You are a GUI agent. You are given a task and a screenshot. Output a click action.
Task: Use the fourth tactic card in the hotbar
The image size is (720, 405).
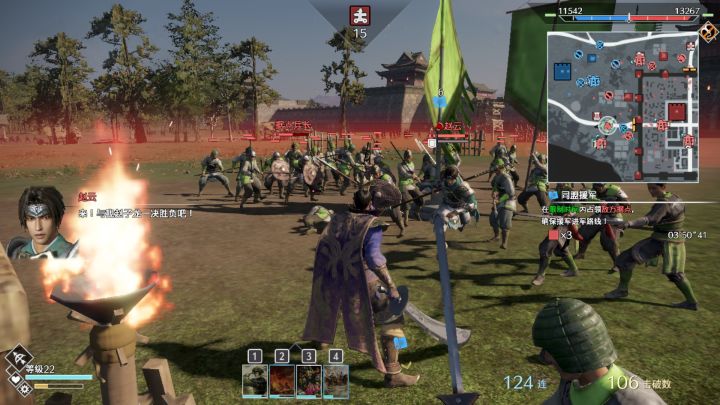point(336,381)
